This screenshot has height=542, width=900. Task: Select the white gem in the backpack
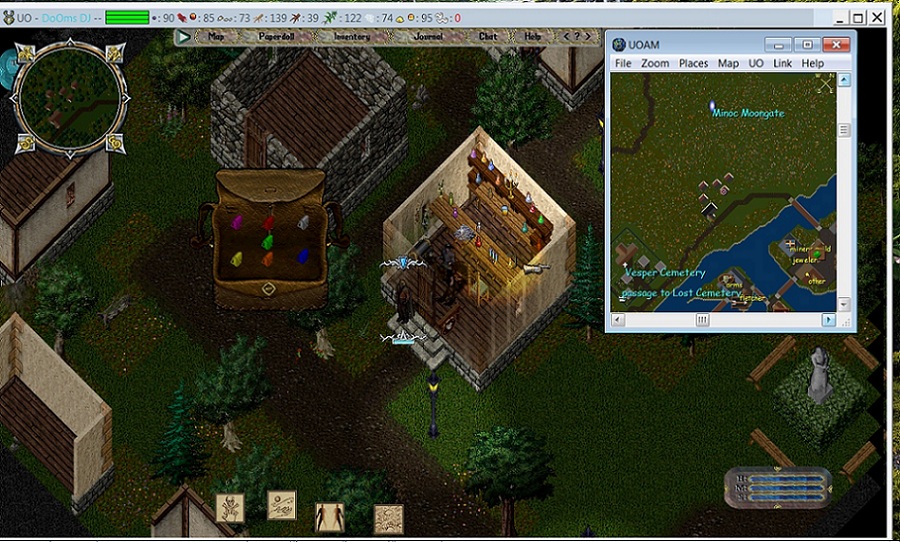click(x=304, y=222)
